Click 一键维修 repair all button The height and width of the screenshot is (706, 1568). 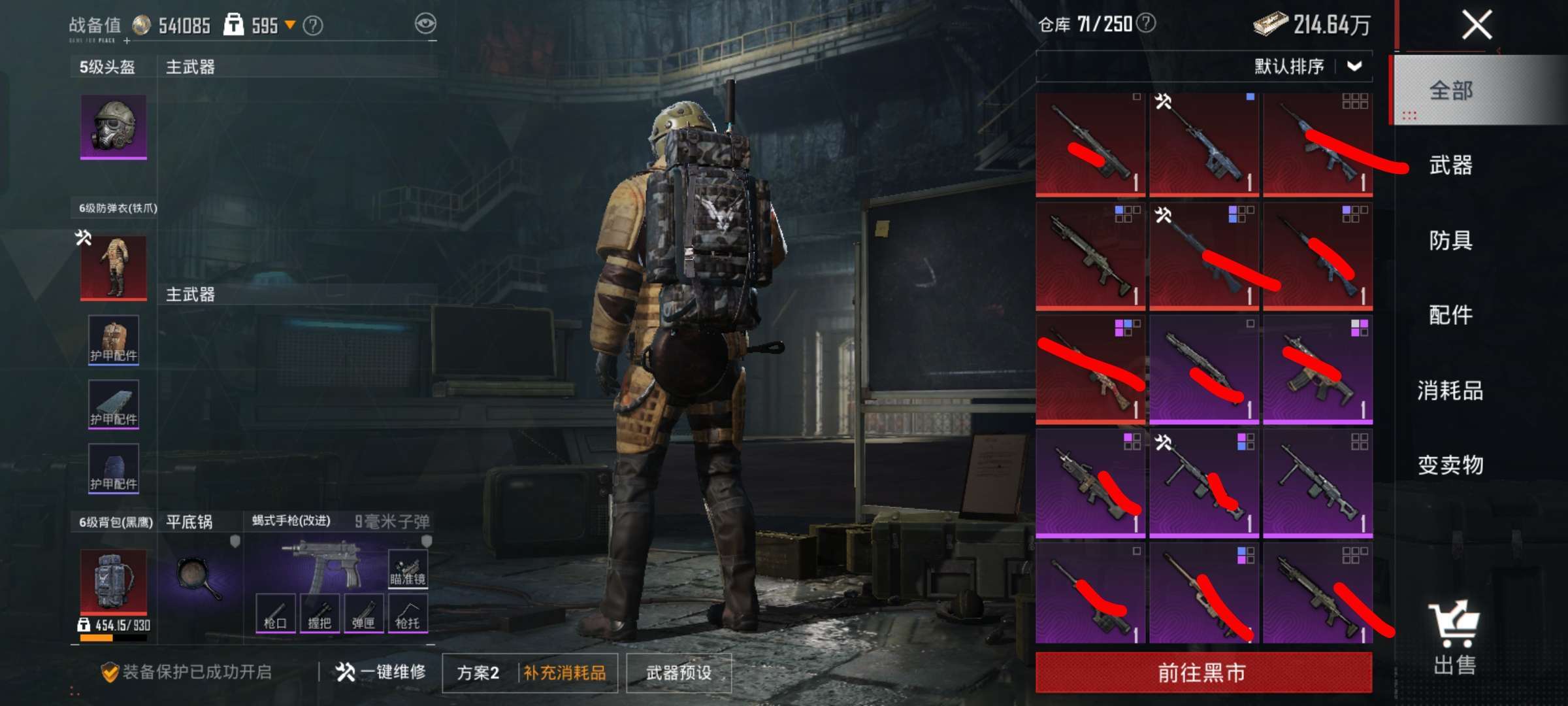pos(381,672)
